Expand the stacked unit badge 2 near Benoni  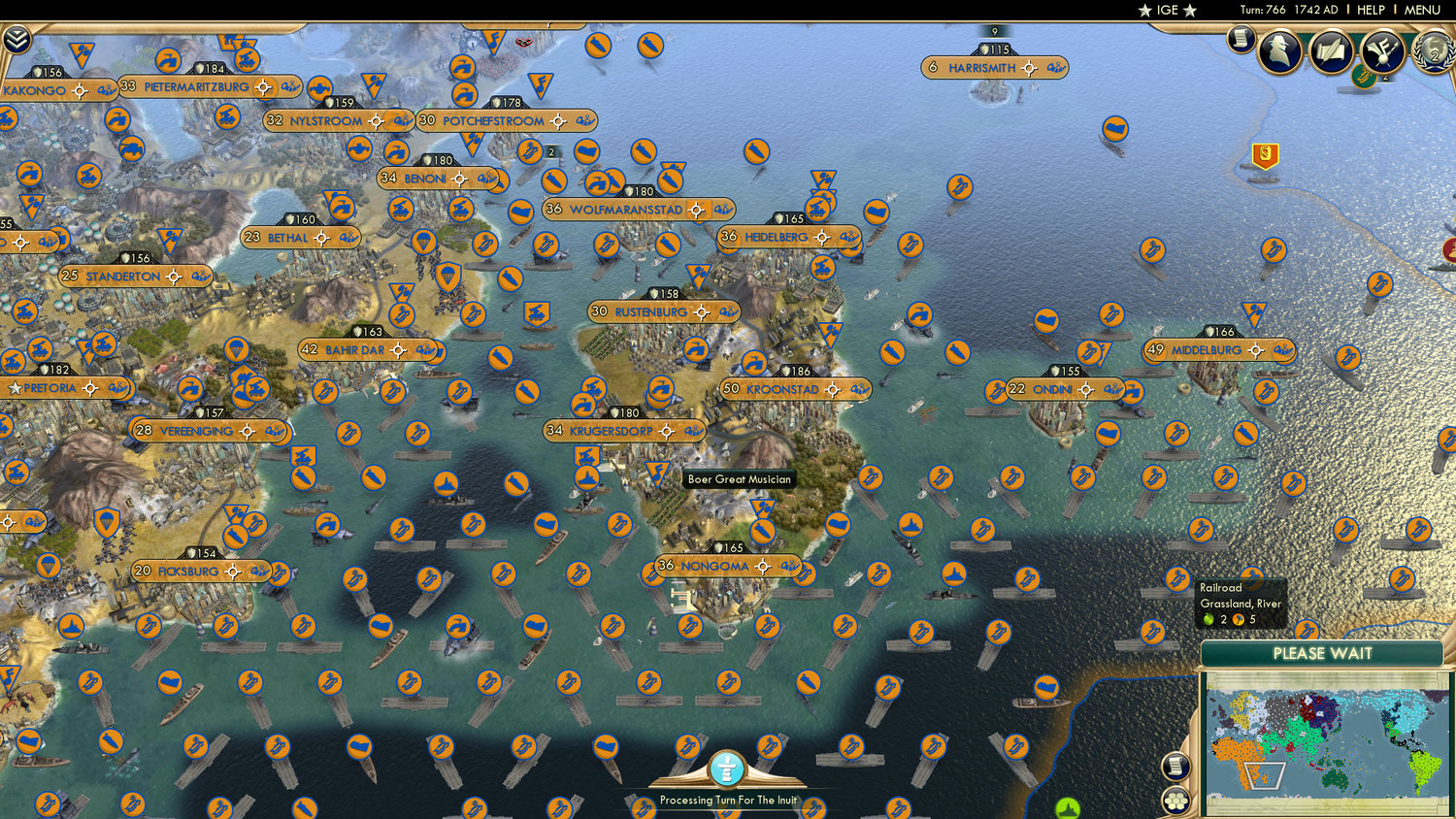coord(552,152)
